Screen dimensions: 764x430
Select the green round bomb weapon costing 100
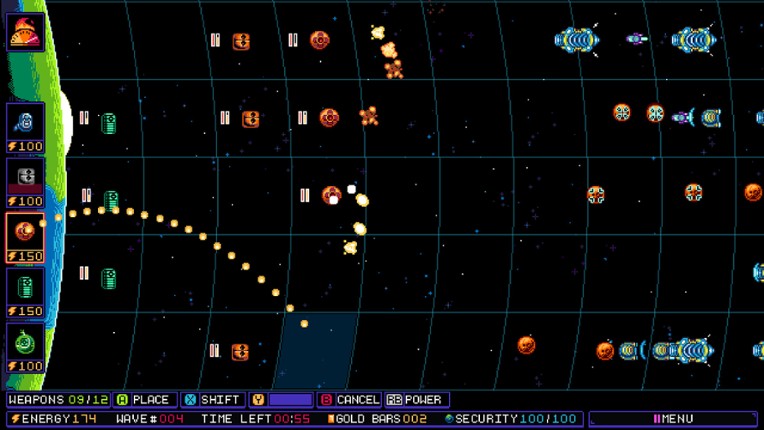[x=25, y=347]
